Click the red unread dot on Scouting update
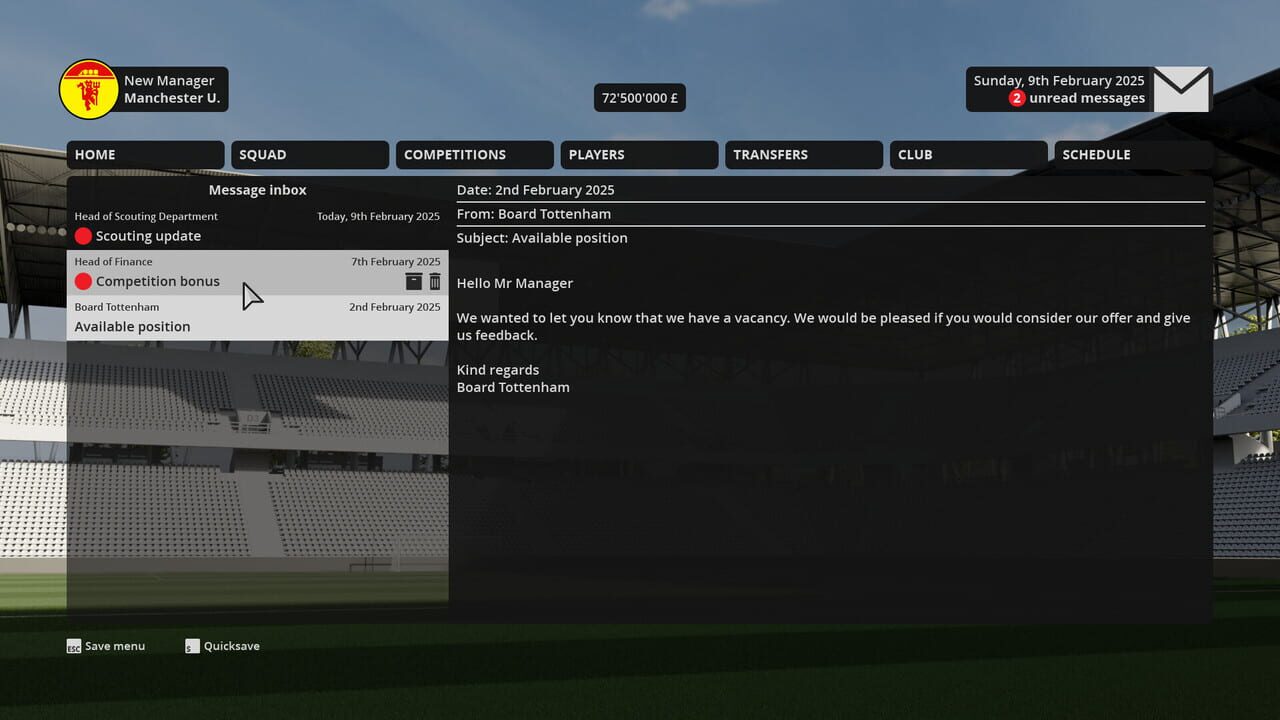Viewport: 1280px width, 720px height. click(x=84, y=236)
